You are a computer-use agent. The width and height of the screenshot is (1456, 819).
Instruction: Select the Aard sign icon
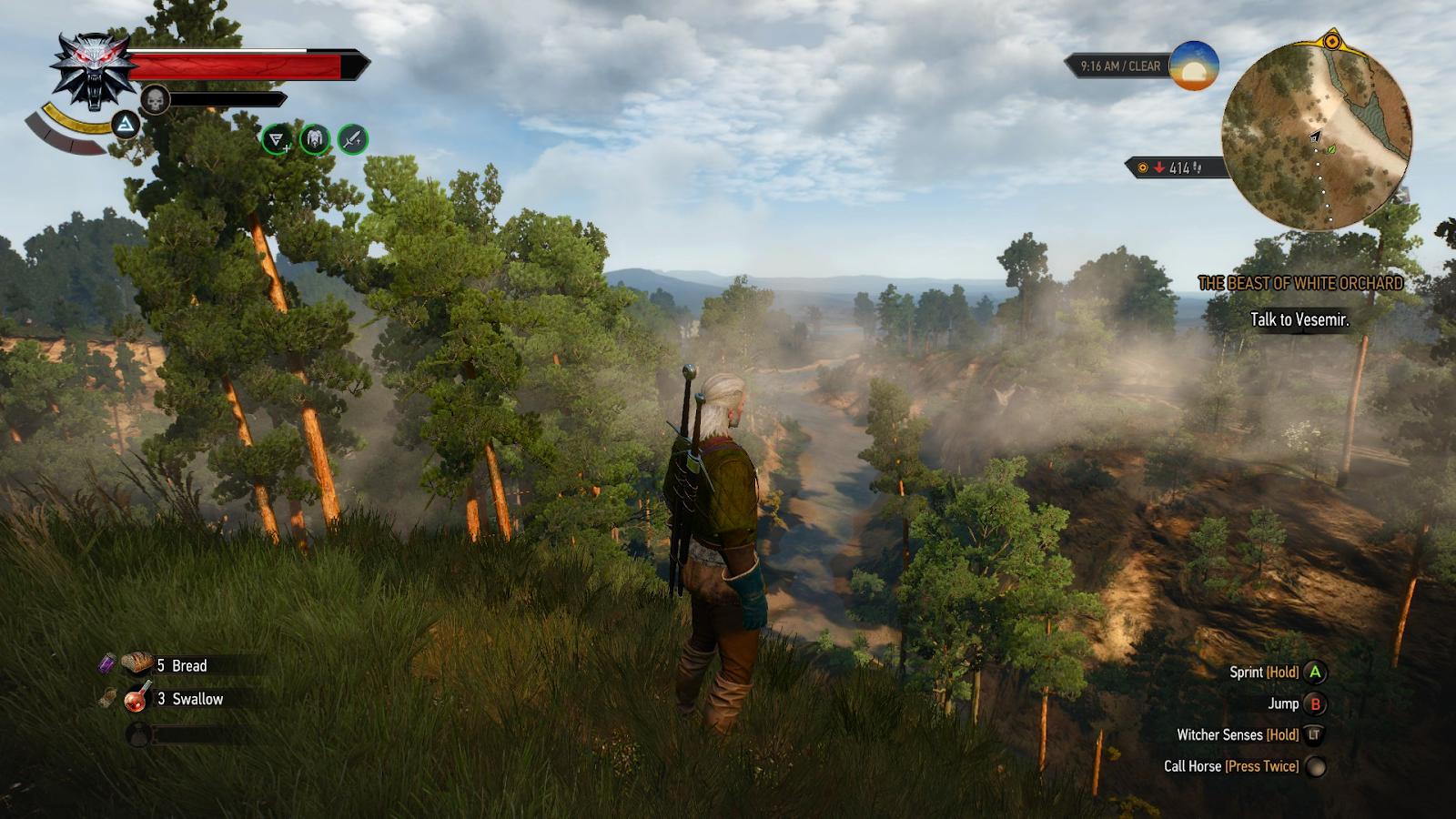[126, 125]
